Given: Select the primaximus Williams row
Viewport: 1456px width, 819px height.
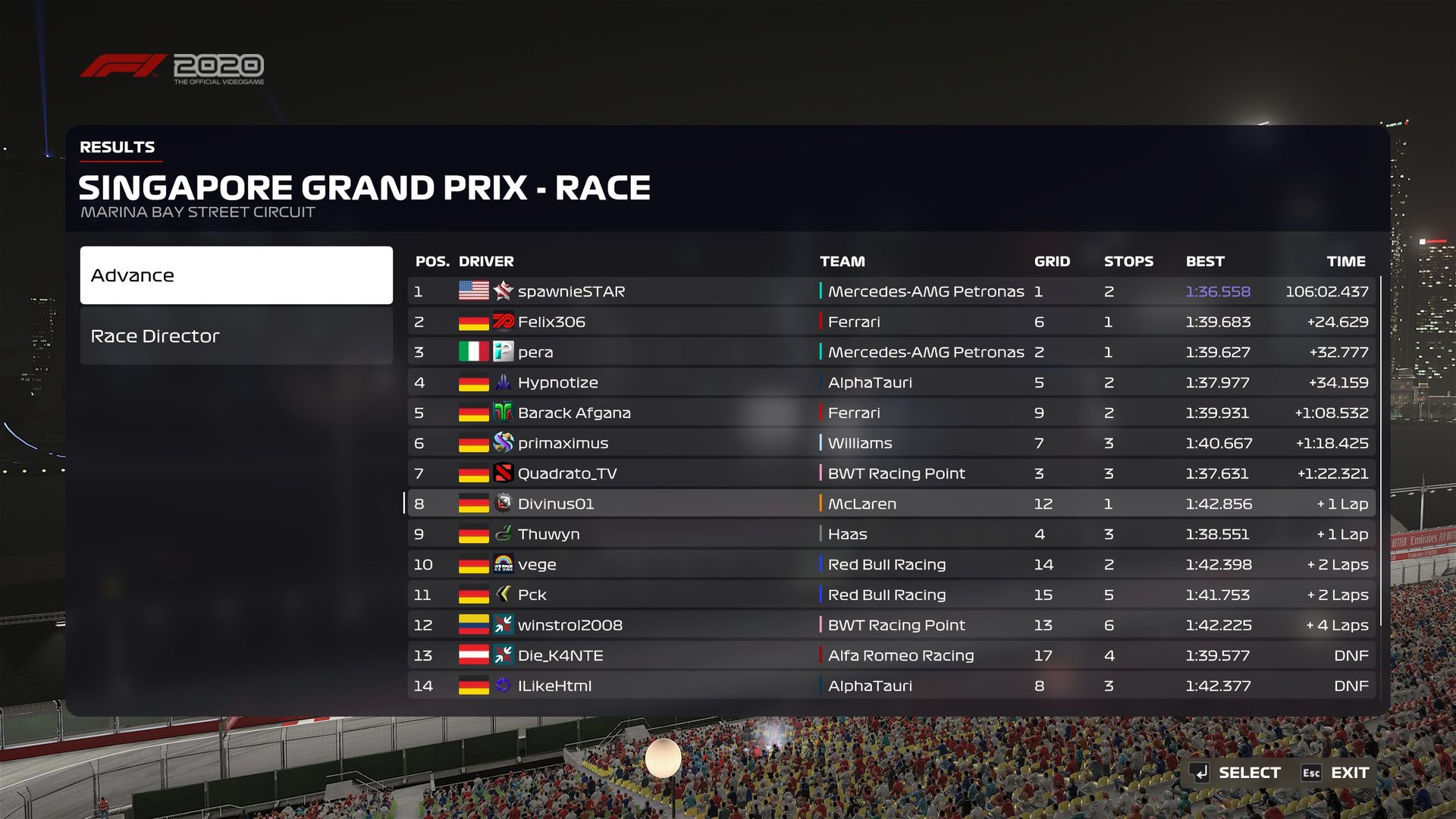Looking at the screenshot, I should click(x=891, y=443).
